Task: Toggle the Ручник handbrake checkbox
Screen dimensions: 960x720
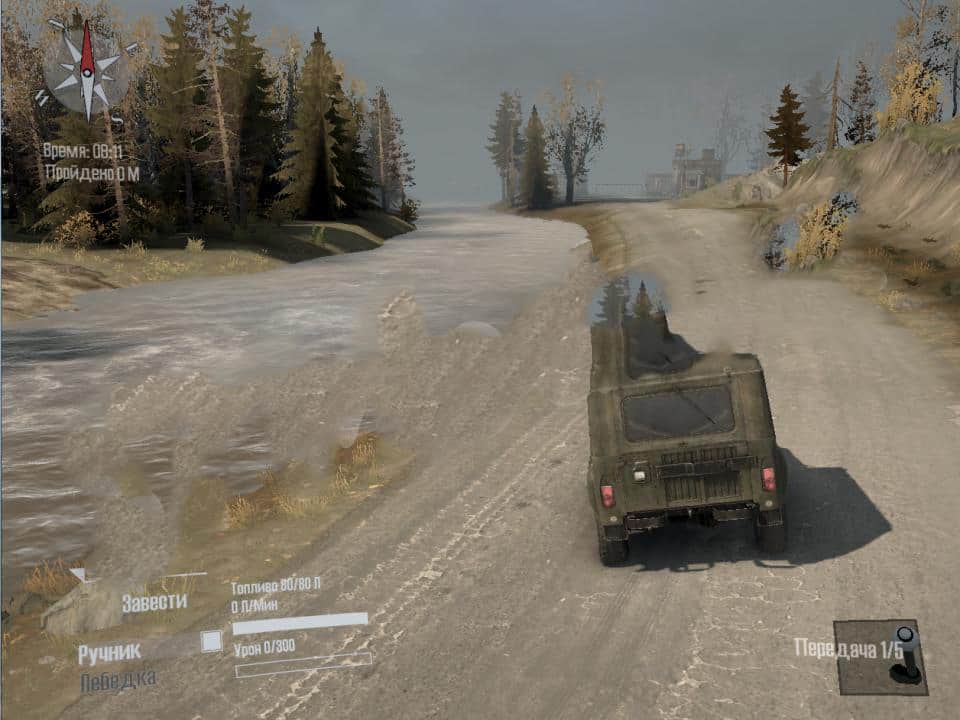Action: point(211,642)
